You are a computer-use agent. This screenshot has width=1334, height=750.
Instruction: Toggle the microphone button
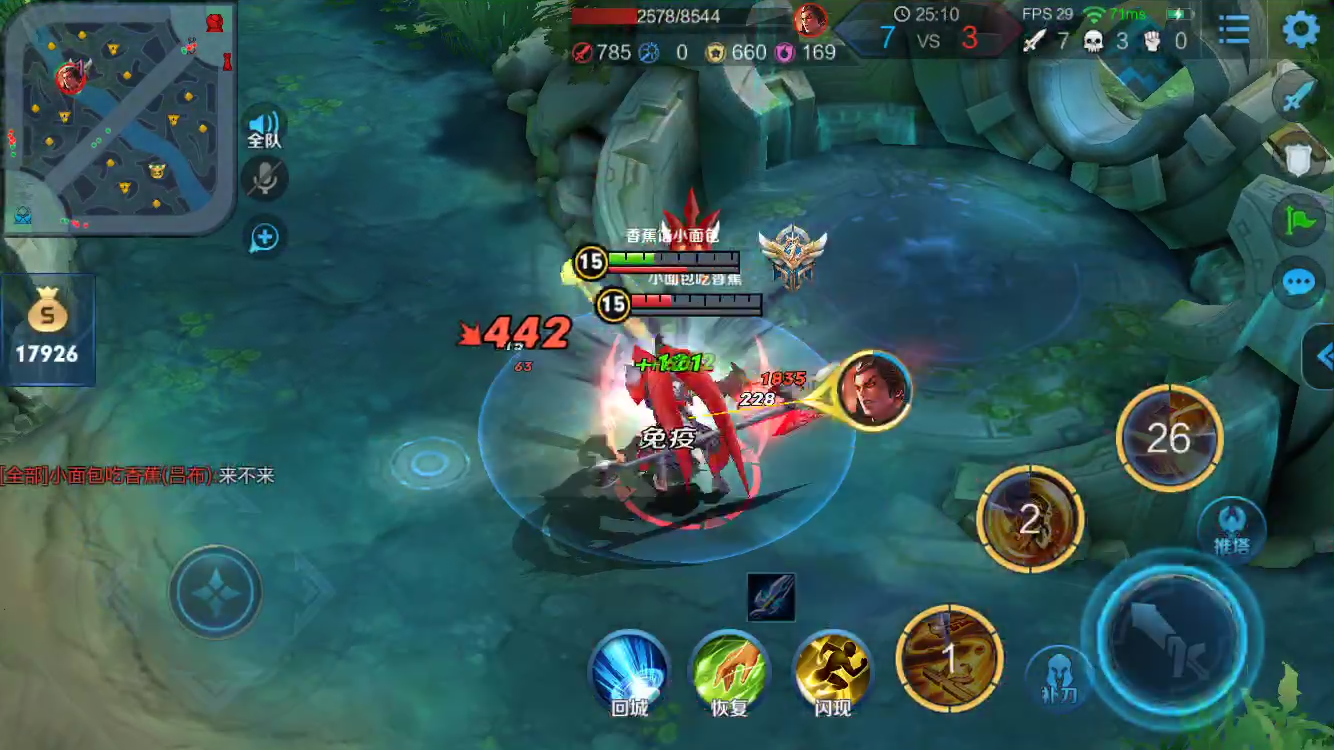click(x=265, y=179)
